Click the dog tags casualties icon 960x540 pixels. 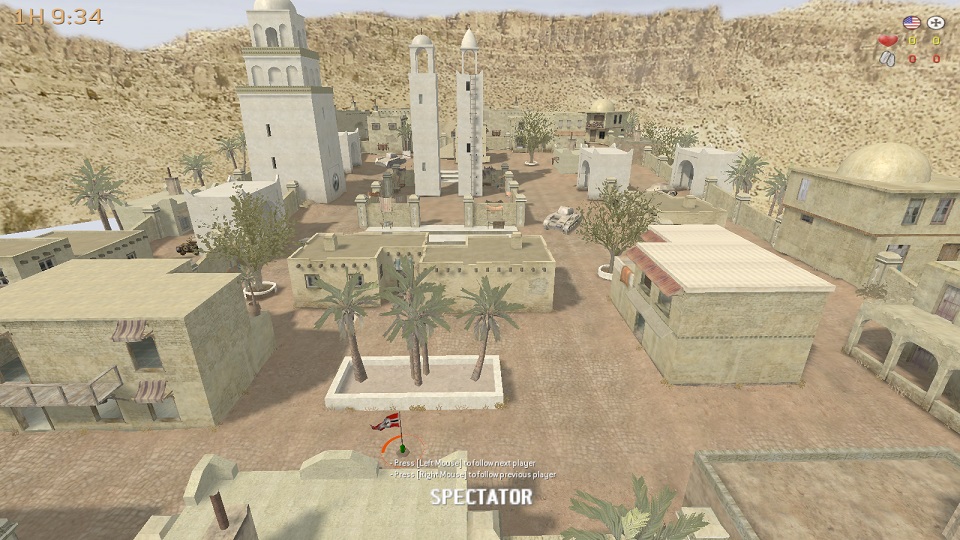(887, 59)
